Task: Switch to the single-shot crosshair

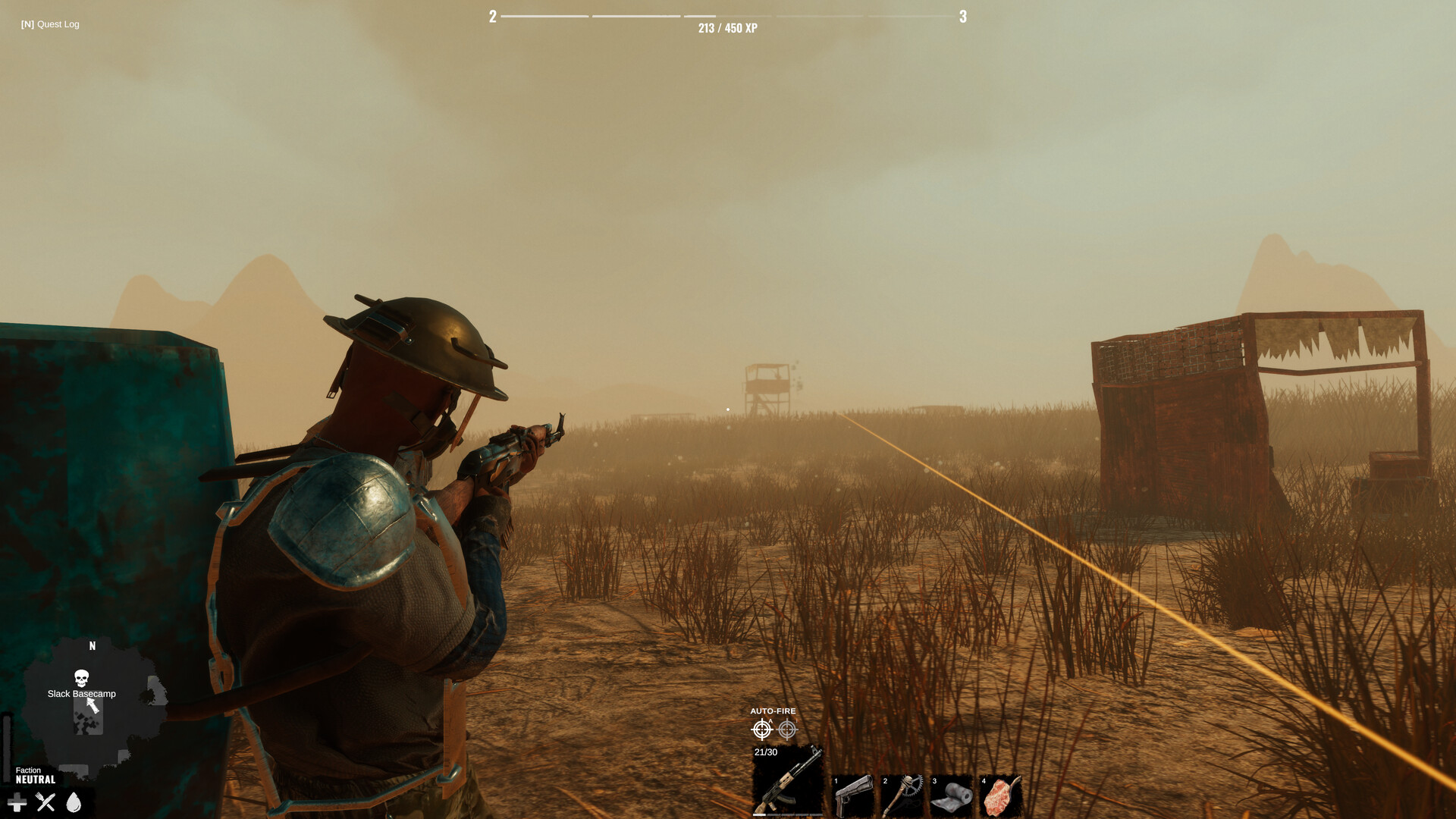Action: click(x=789, y=730)
